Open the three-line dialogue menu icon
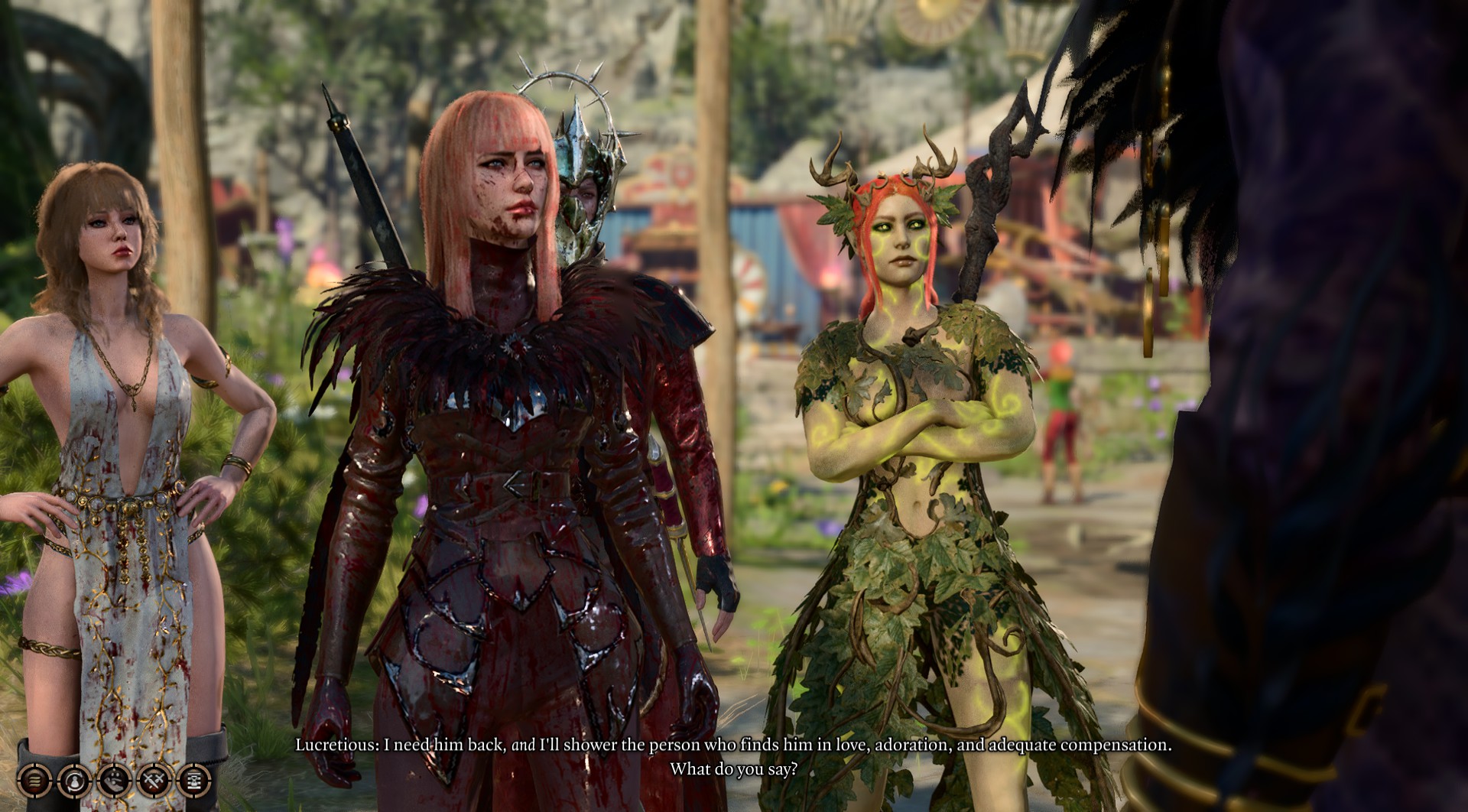The width and height of the screenshot is (1468, 812). 35,780
